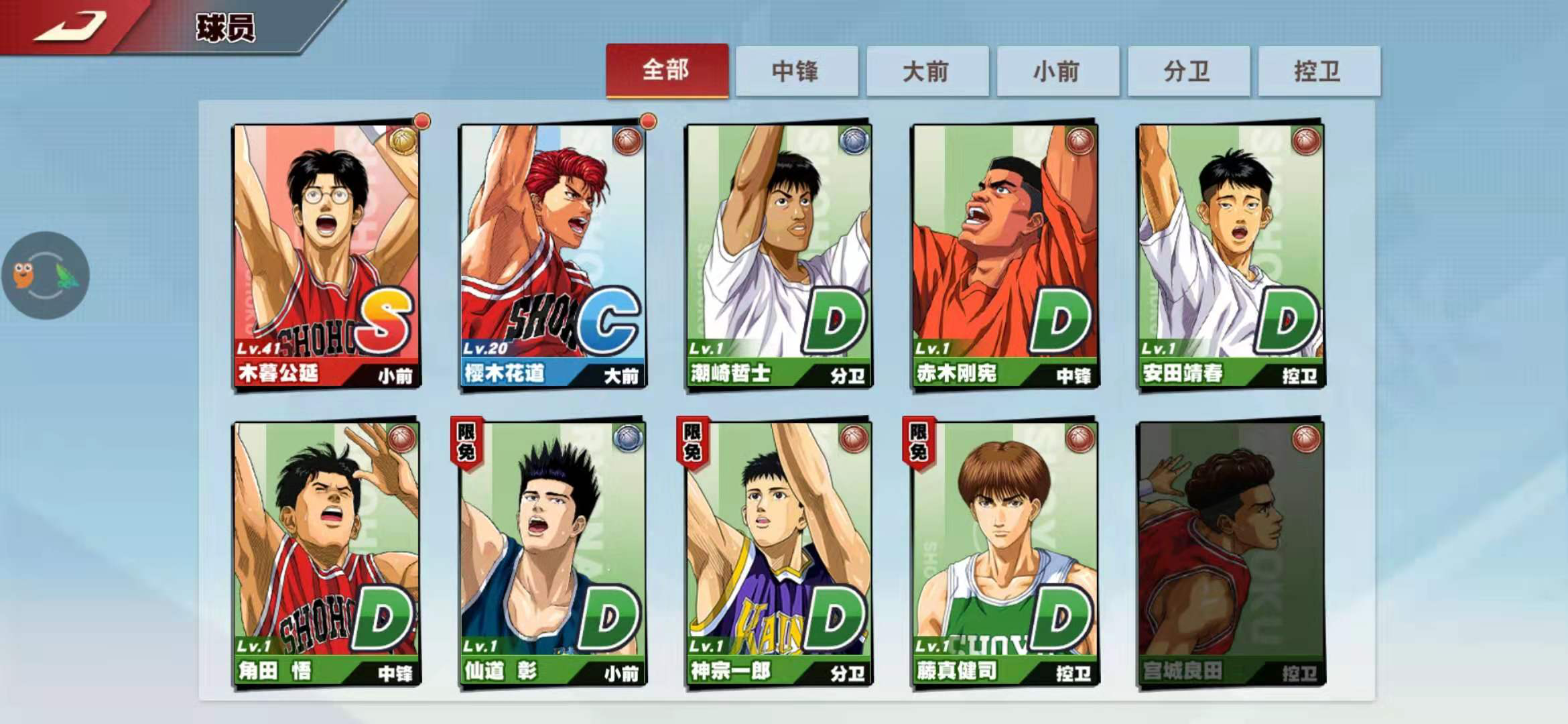Tap the red notification dot on 木暮公延's card
Image resolution: width=1568 pixels, height=724 pixels.
pyautogui.click(x=421, y=122)
